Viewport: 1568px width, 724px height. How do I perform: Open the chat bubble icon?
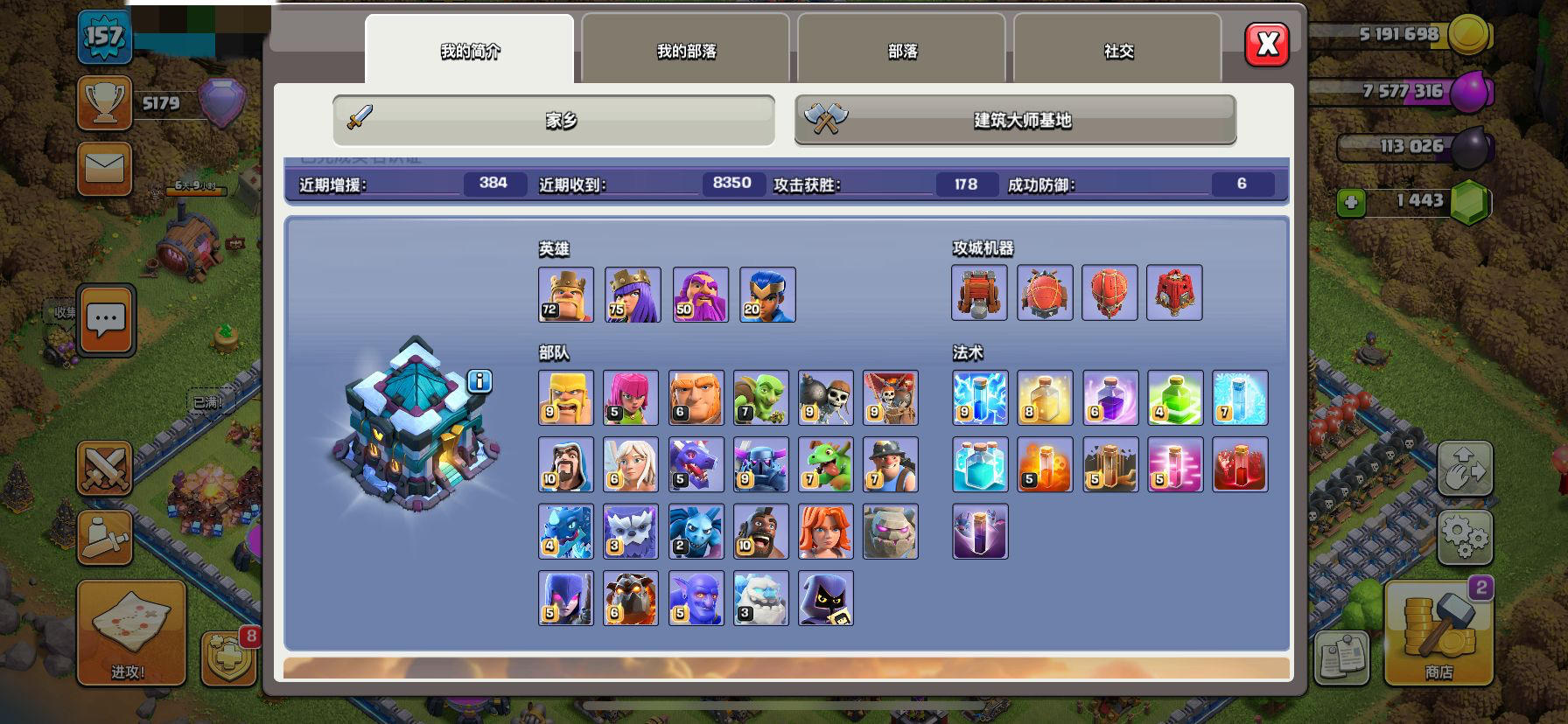(106, 321)
